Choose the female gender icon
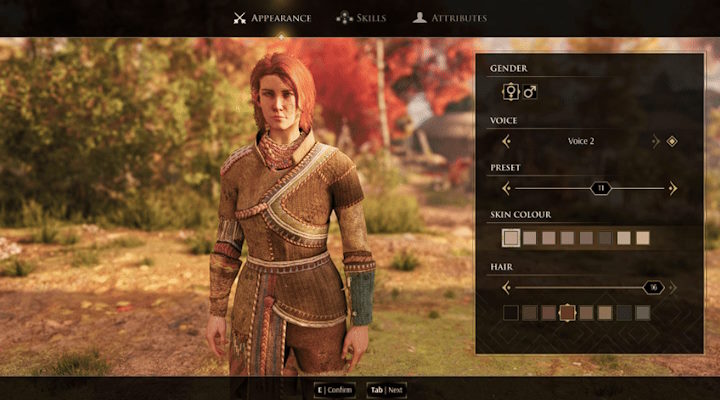 point(511,92)
